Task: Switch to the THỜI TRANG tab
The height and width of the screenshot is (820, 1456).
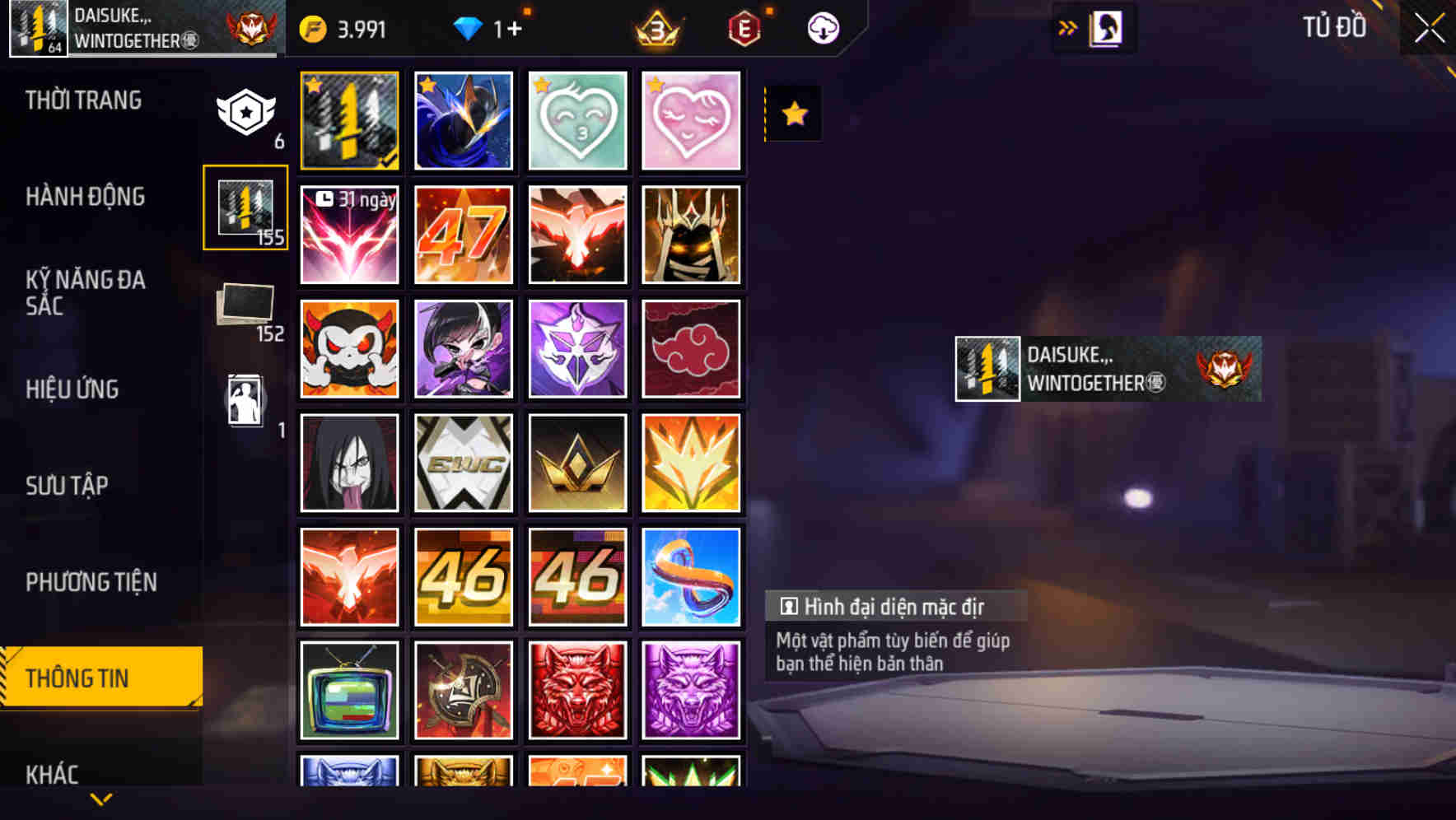Action: point(85,100)
